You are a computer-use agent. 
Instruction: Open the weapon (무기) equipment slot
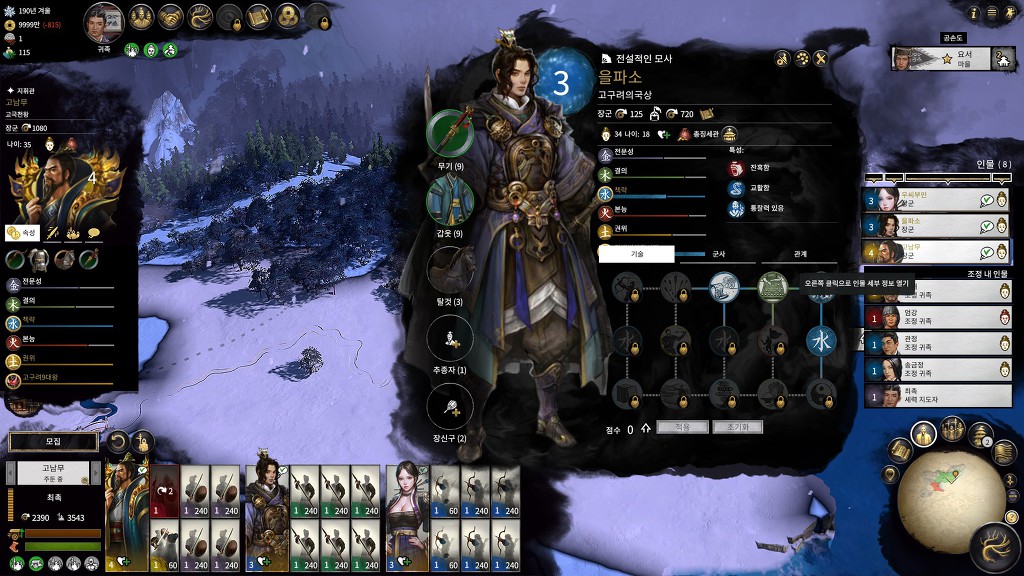[450, 133]
